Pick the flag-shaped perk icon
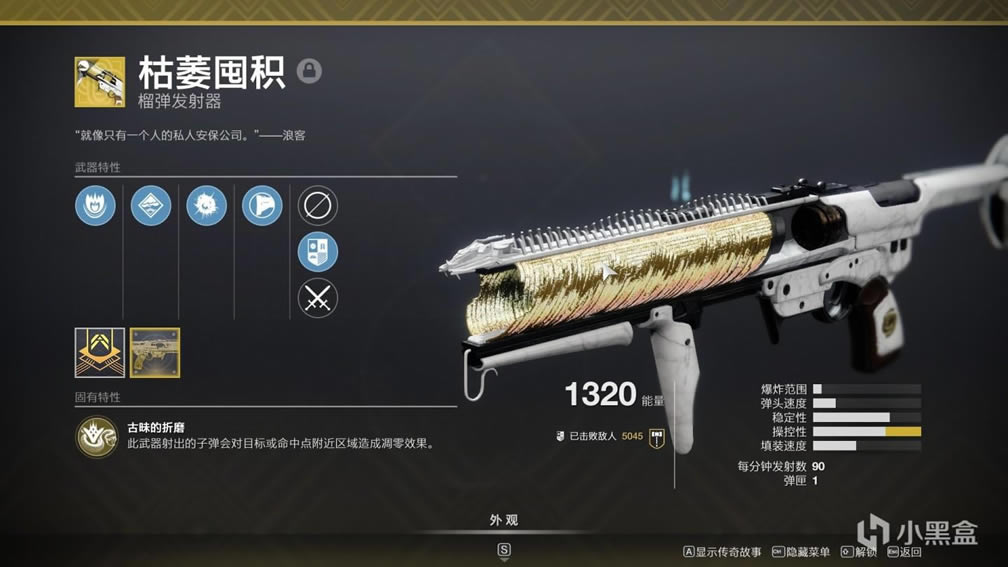The image size is (1008, 567). click(262, 206)
